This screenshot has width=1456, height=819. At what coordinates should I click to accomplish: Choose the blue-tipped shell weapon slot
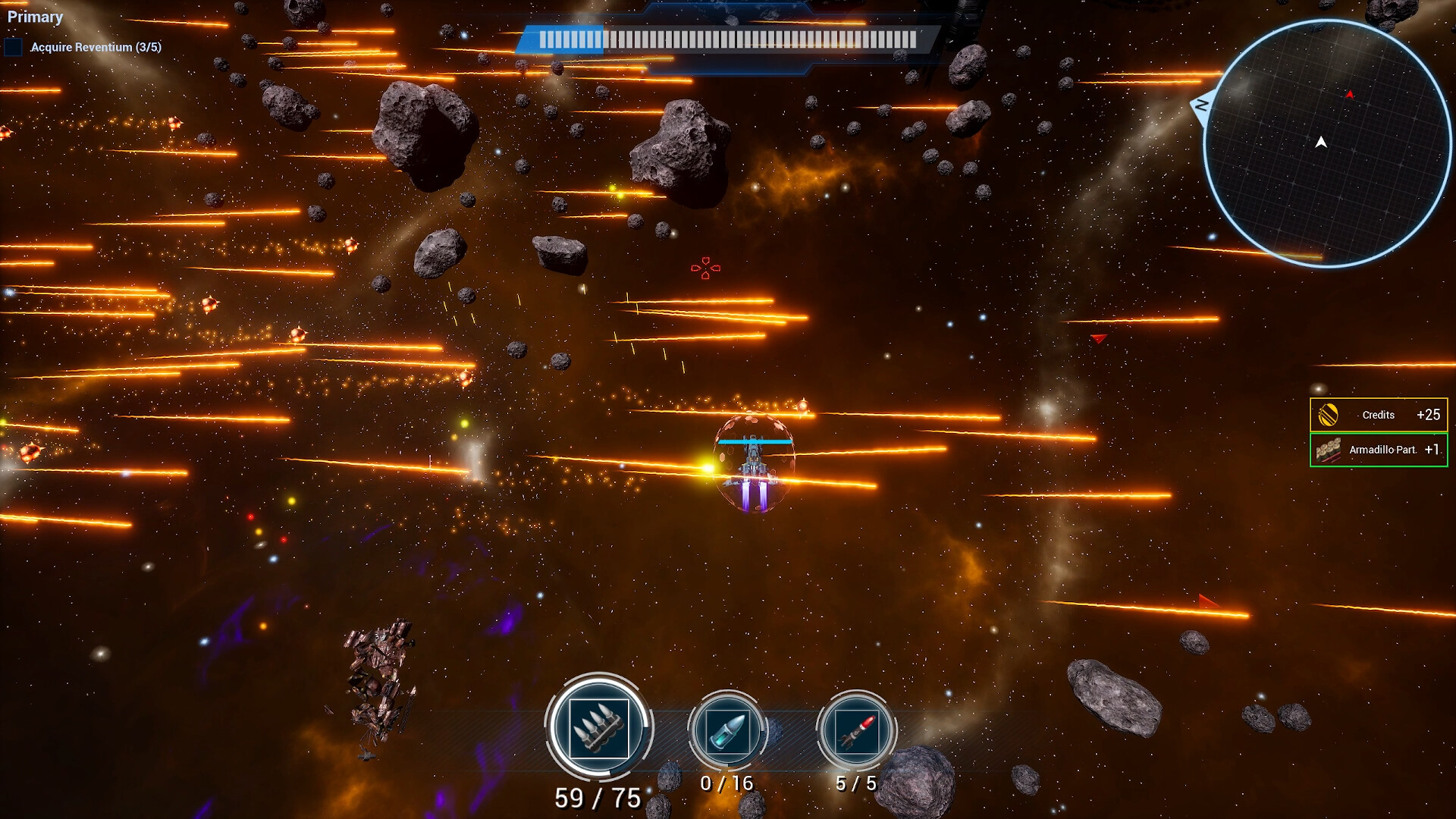pos(727,731)
